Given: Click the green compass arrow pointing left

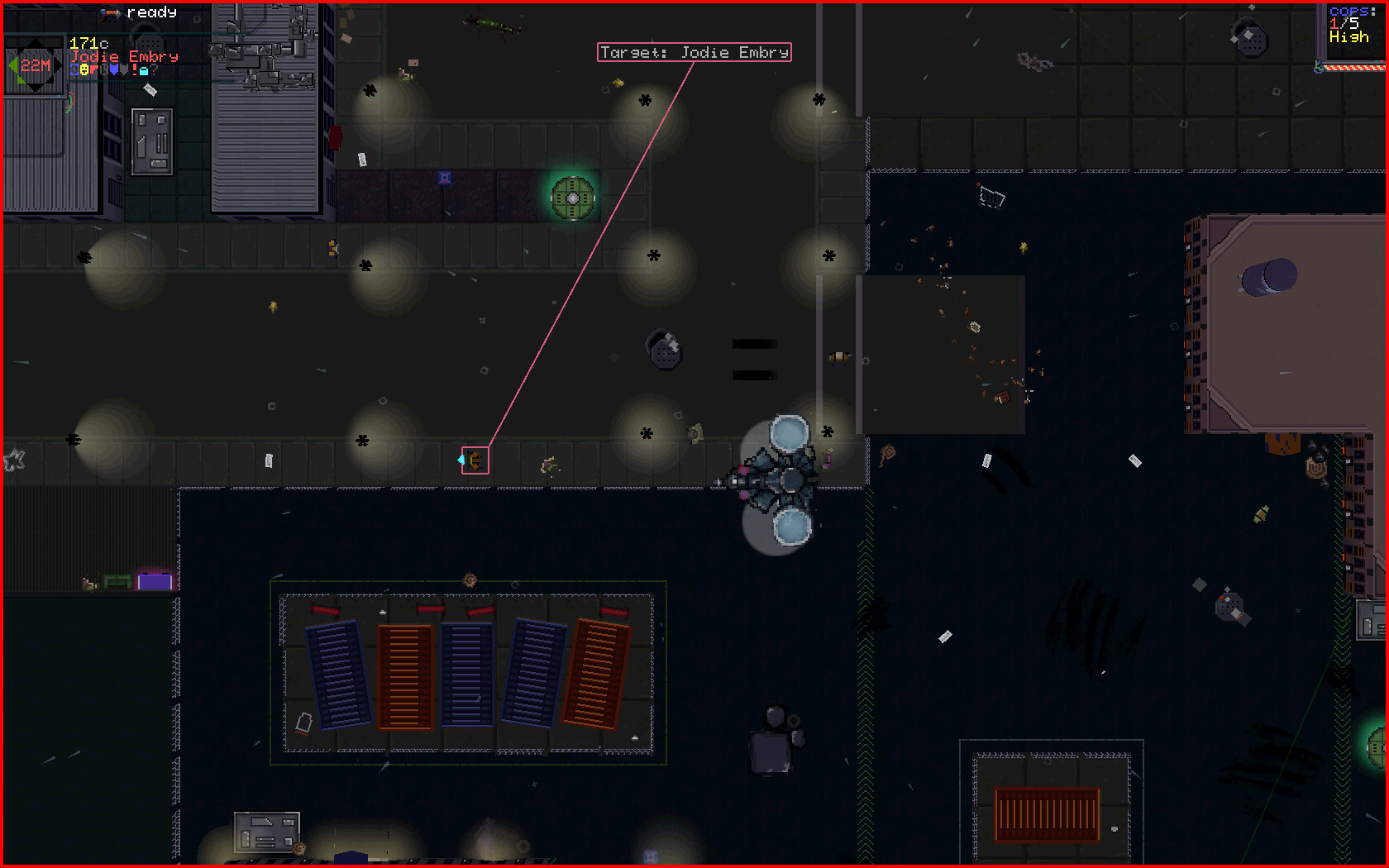Looking at the screenshot, I should (x=14, y=64).
